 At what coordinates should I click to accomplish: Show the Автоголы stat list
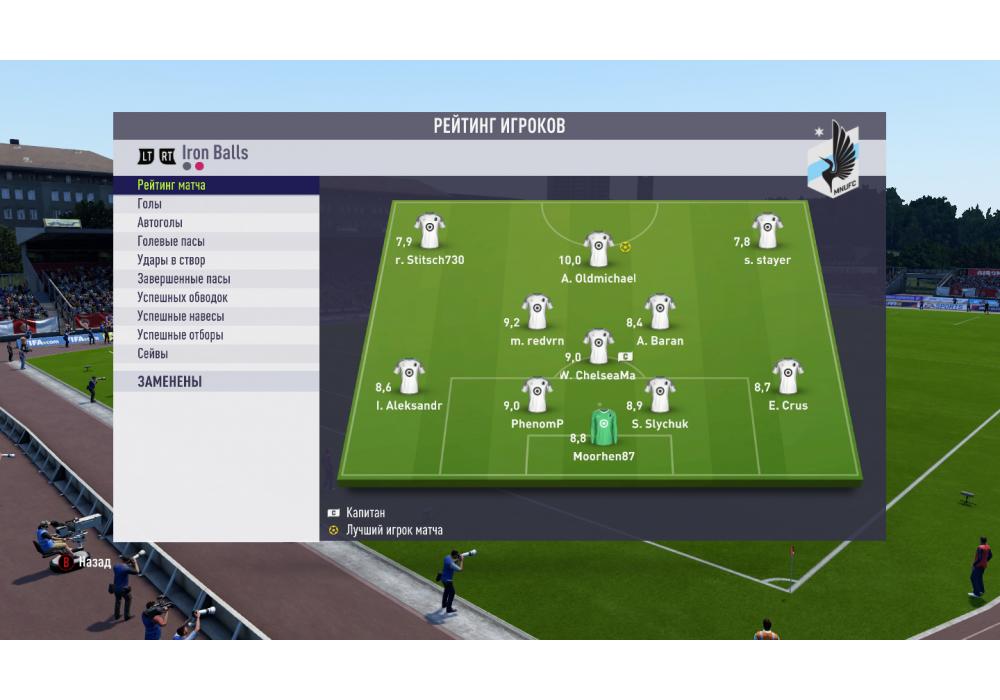point(216,223)
